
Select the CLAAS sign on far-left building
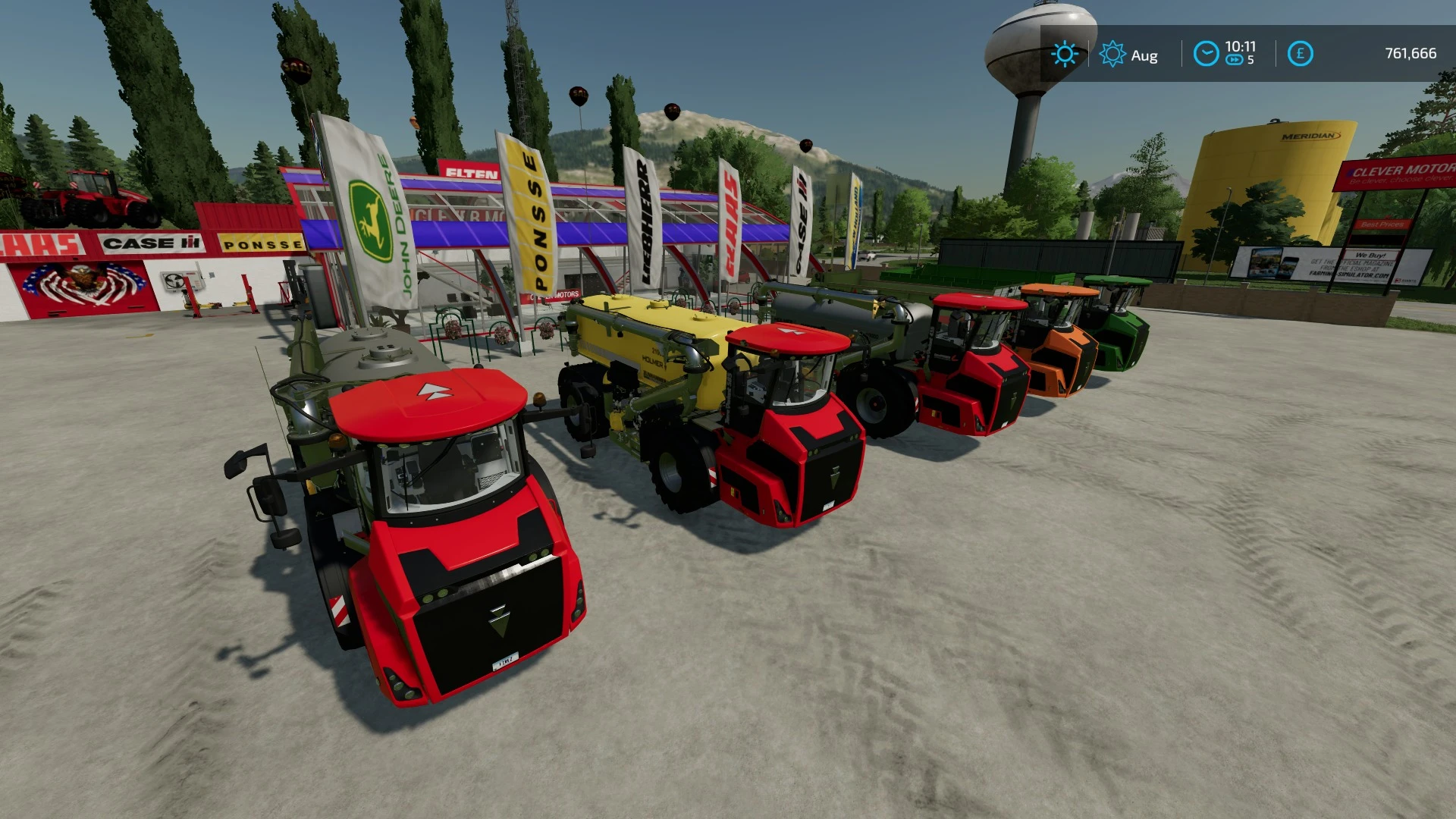[x=38, y=243]
